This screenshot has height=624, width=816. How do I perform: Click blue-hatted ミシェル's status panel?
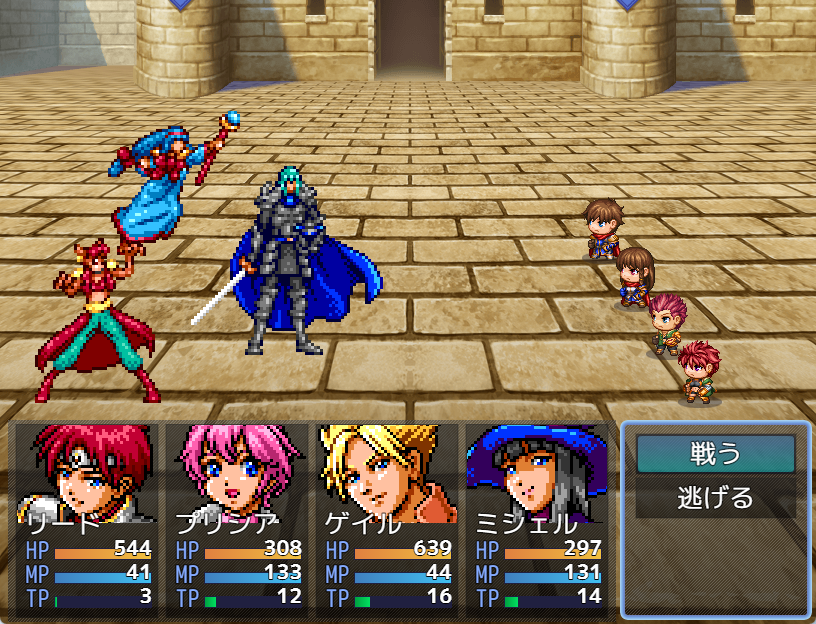pyautogui.click(x=536, y=518)
